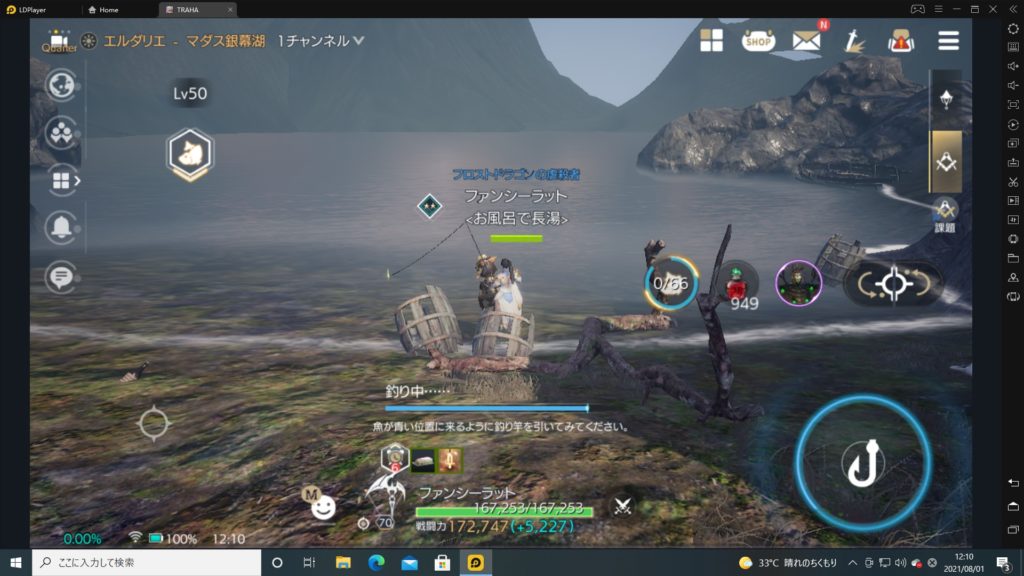
Task: Open the crossed swords icon beside health bar
Action: 622,507
